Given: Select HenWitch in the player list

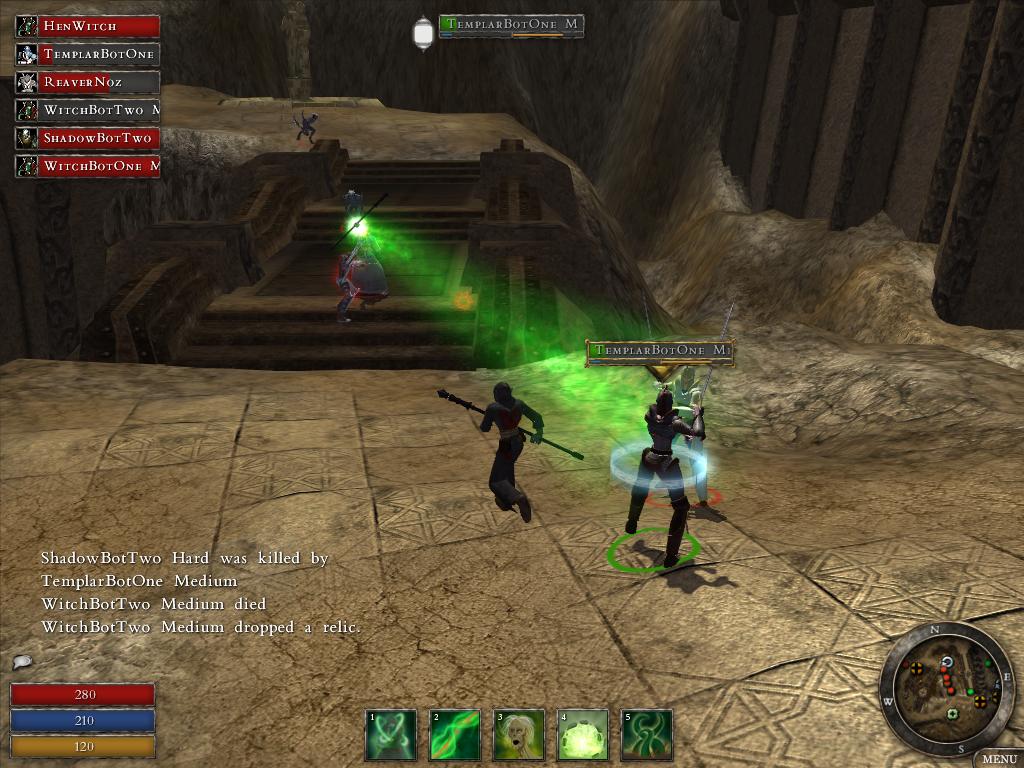Looking at the screenshot, I should [88, 26].
